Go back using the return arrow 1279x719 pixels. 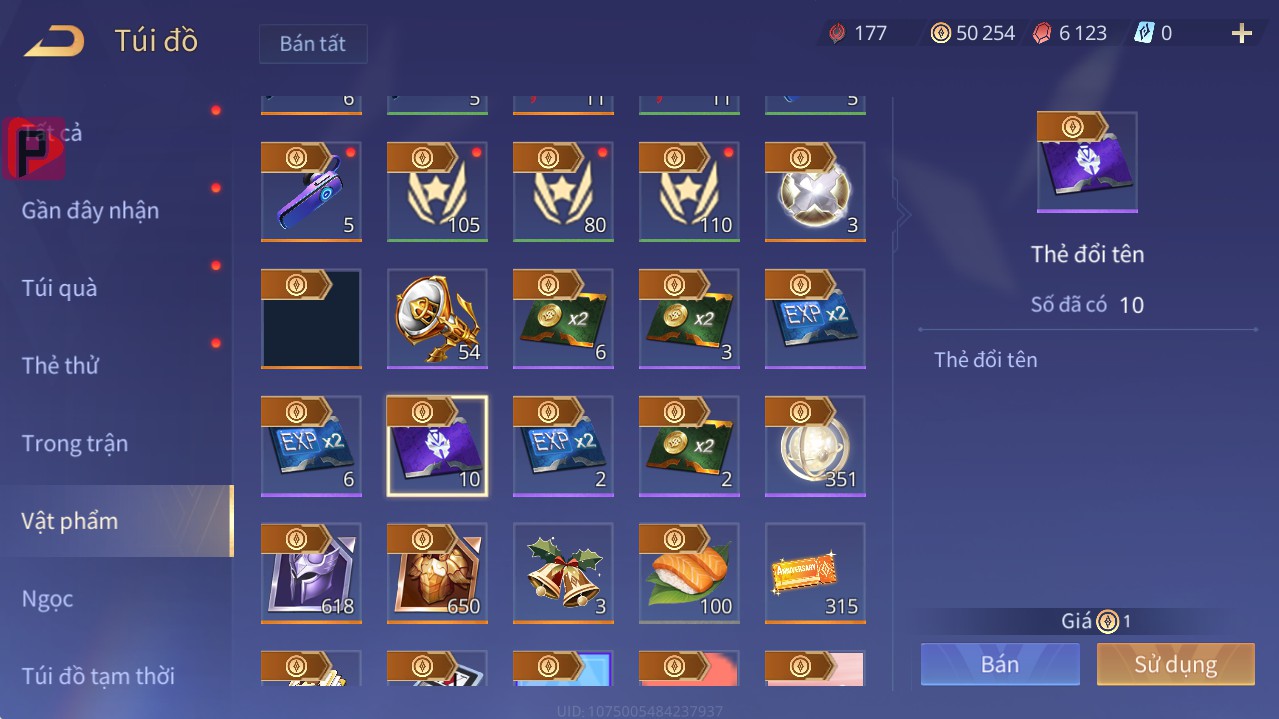(x=54, y=41)
